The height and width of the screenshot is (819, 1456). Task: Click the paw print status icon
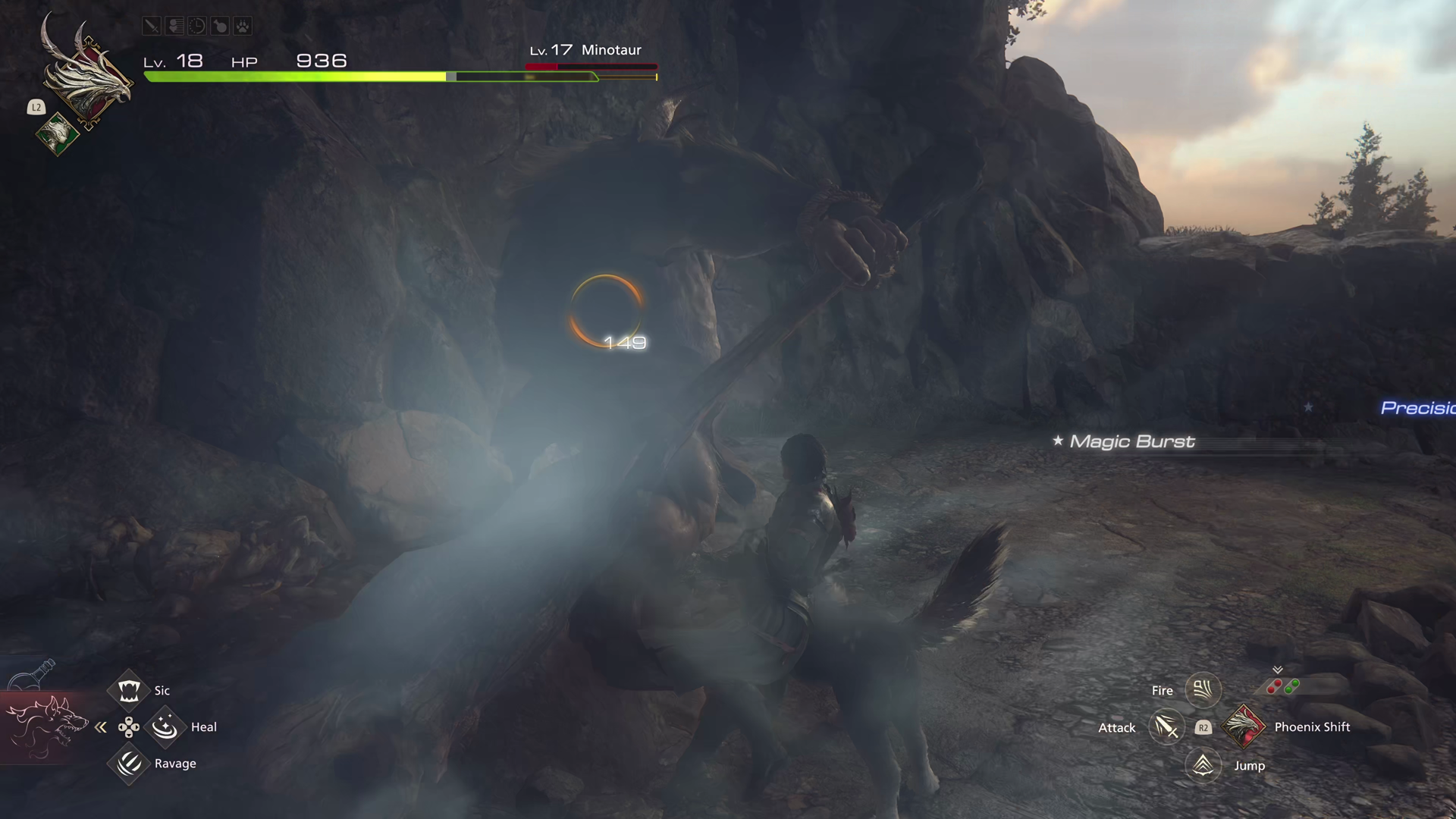tap(242, 27)
